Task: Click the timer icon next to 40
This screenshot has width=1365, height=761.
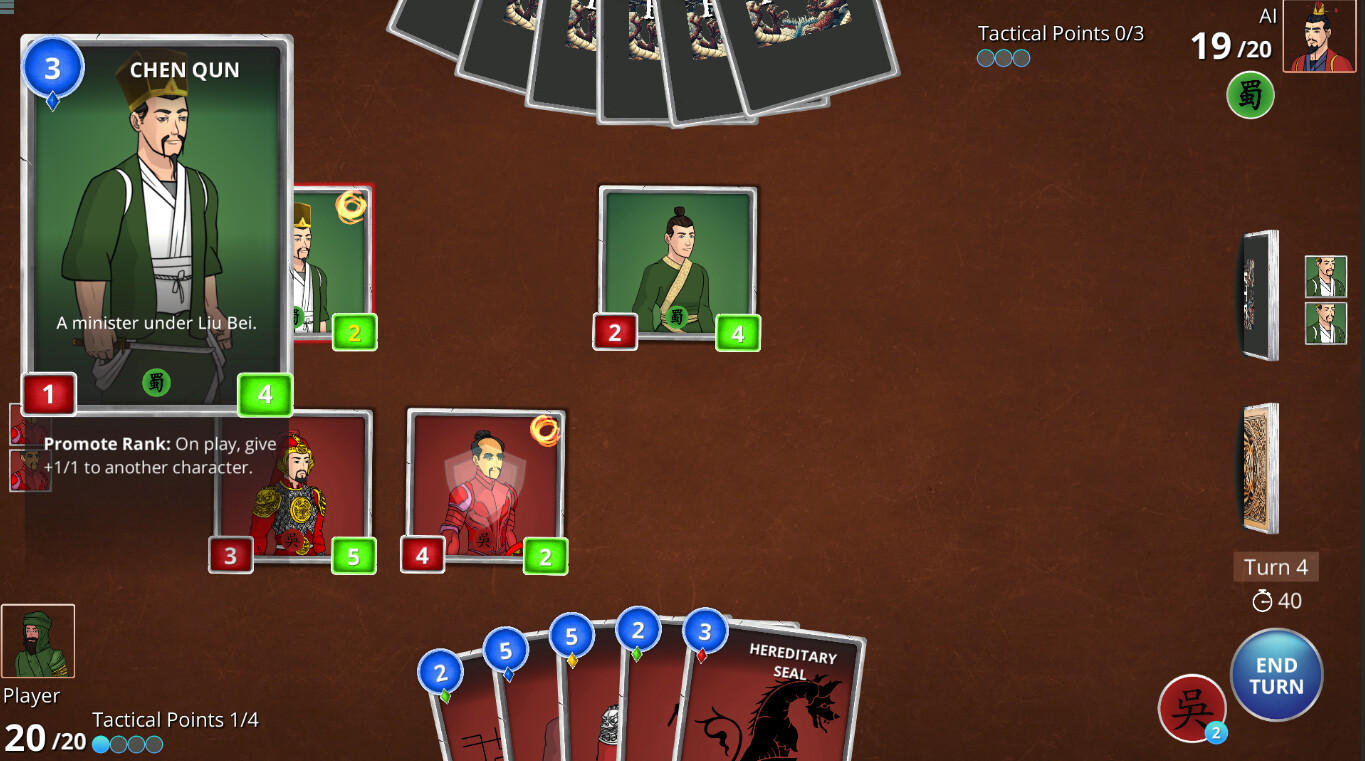Action: tap(1261, 601)
